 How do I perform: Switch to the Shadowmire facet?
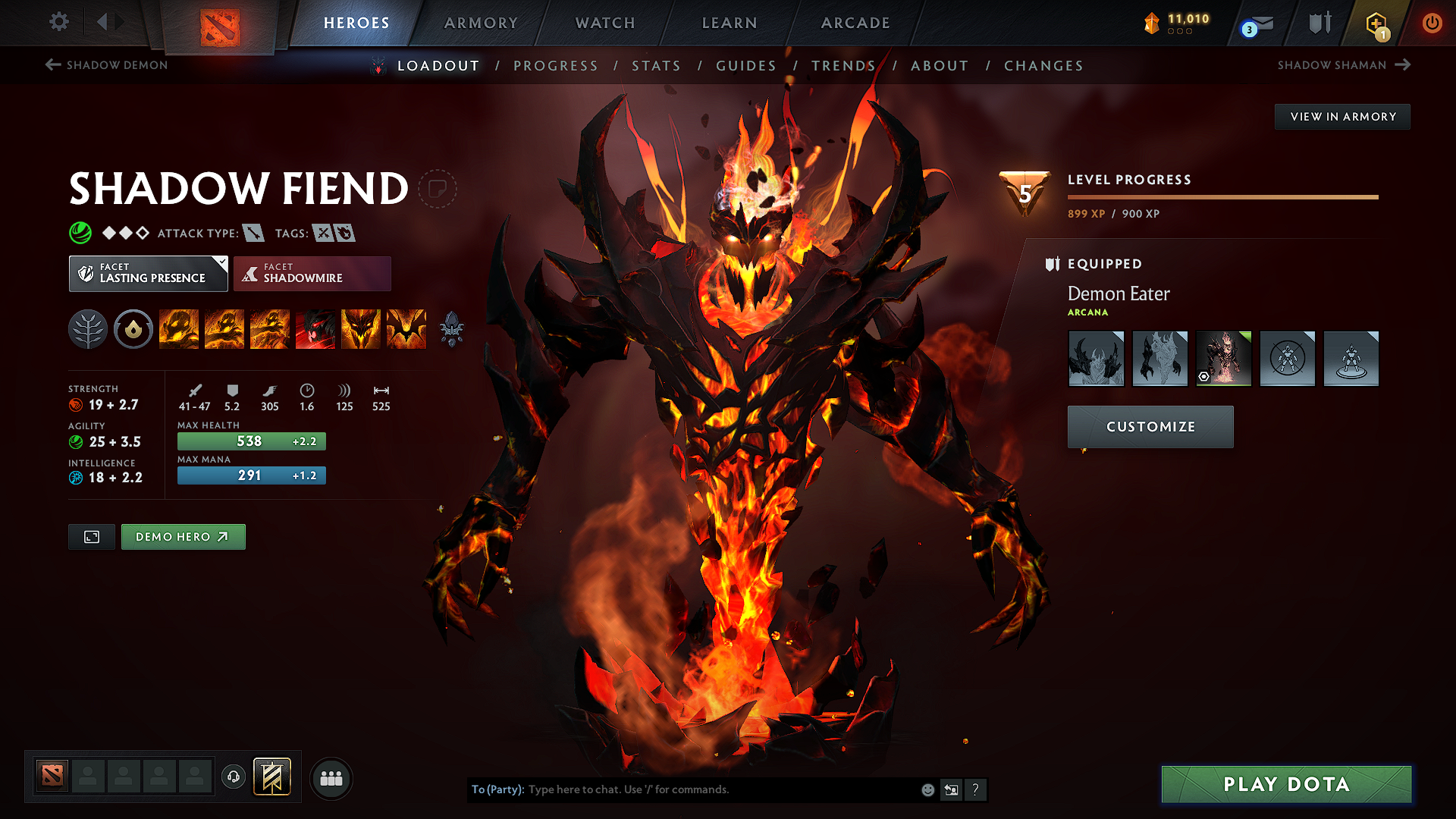[312, 273]
